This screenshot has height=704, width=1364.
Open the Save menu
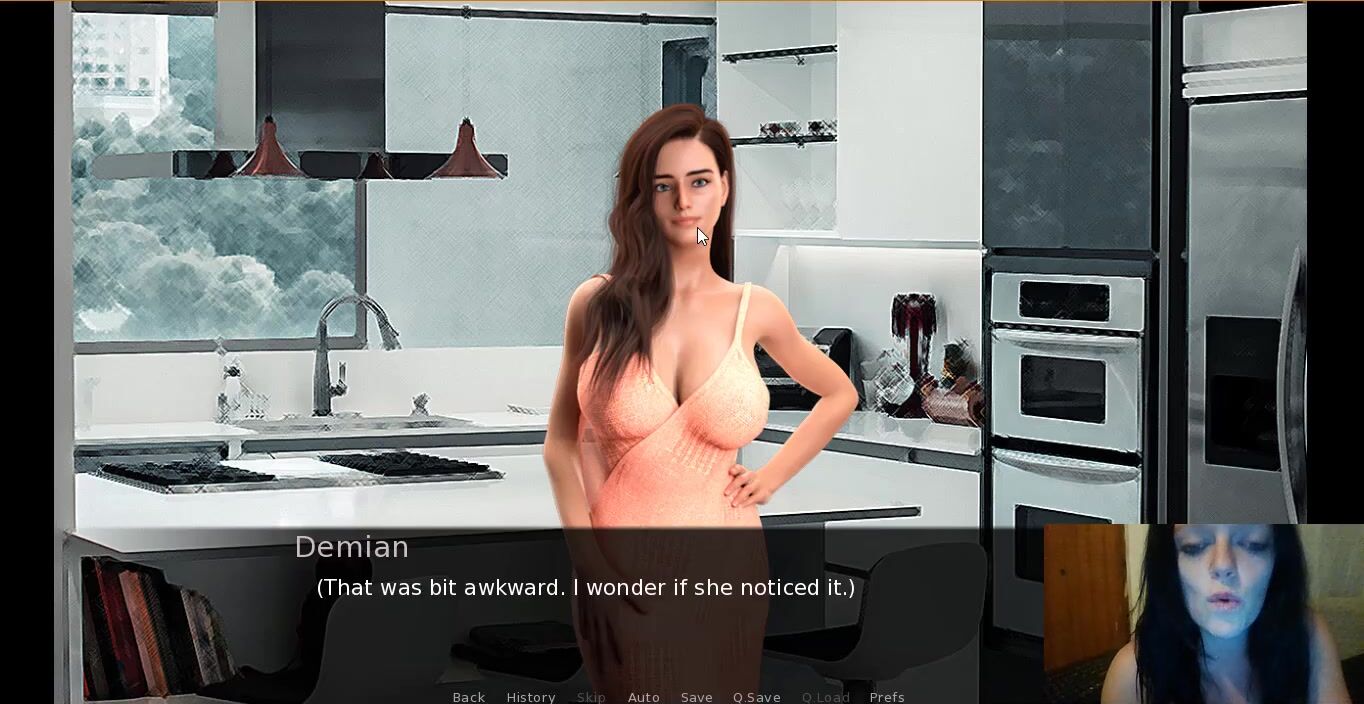(x=696, y=697)
